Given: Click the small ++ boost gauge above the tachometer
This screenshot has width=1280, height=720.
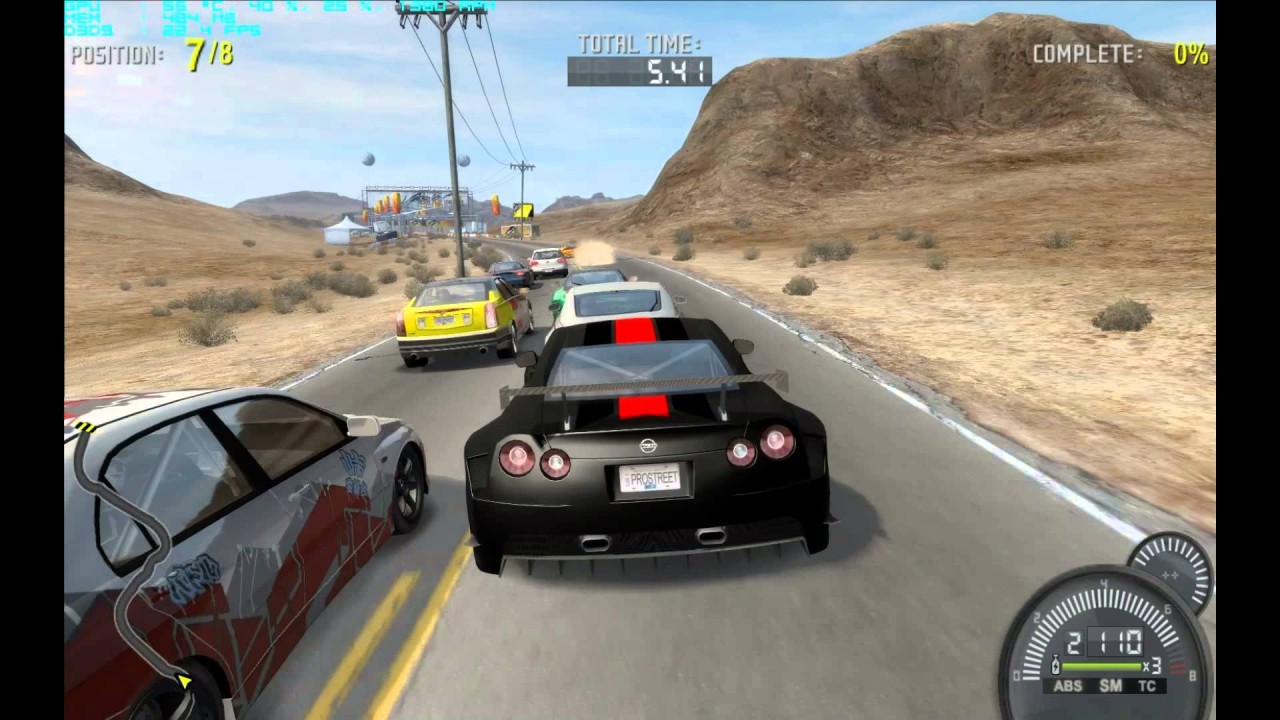Looking at the screenshot, I should coord(1170,576).
